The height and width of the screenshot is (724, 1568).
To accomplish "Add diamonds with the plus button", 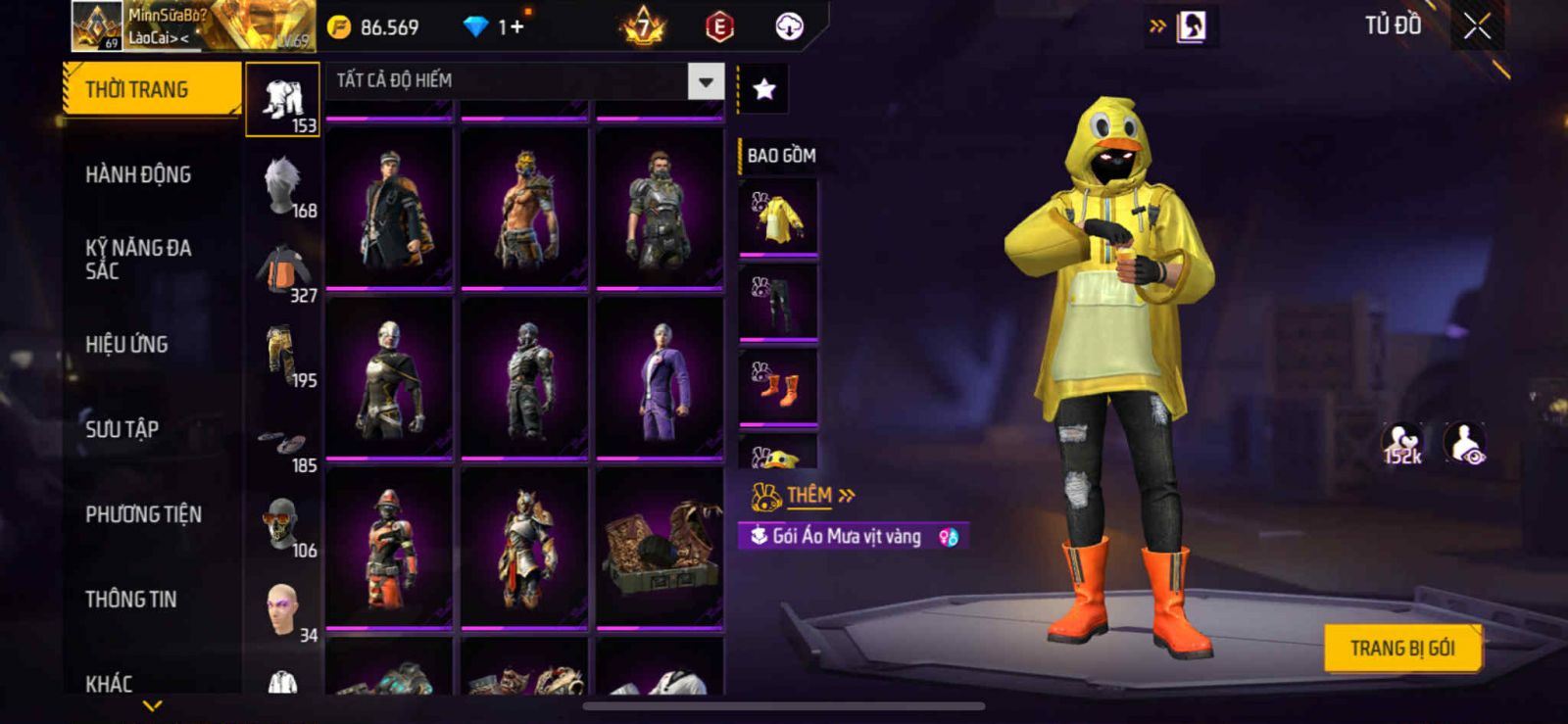I will tap(515, 27).
